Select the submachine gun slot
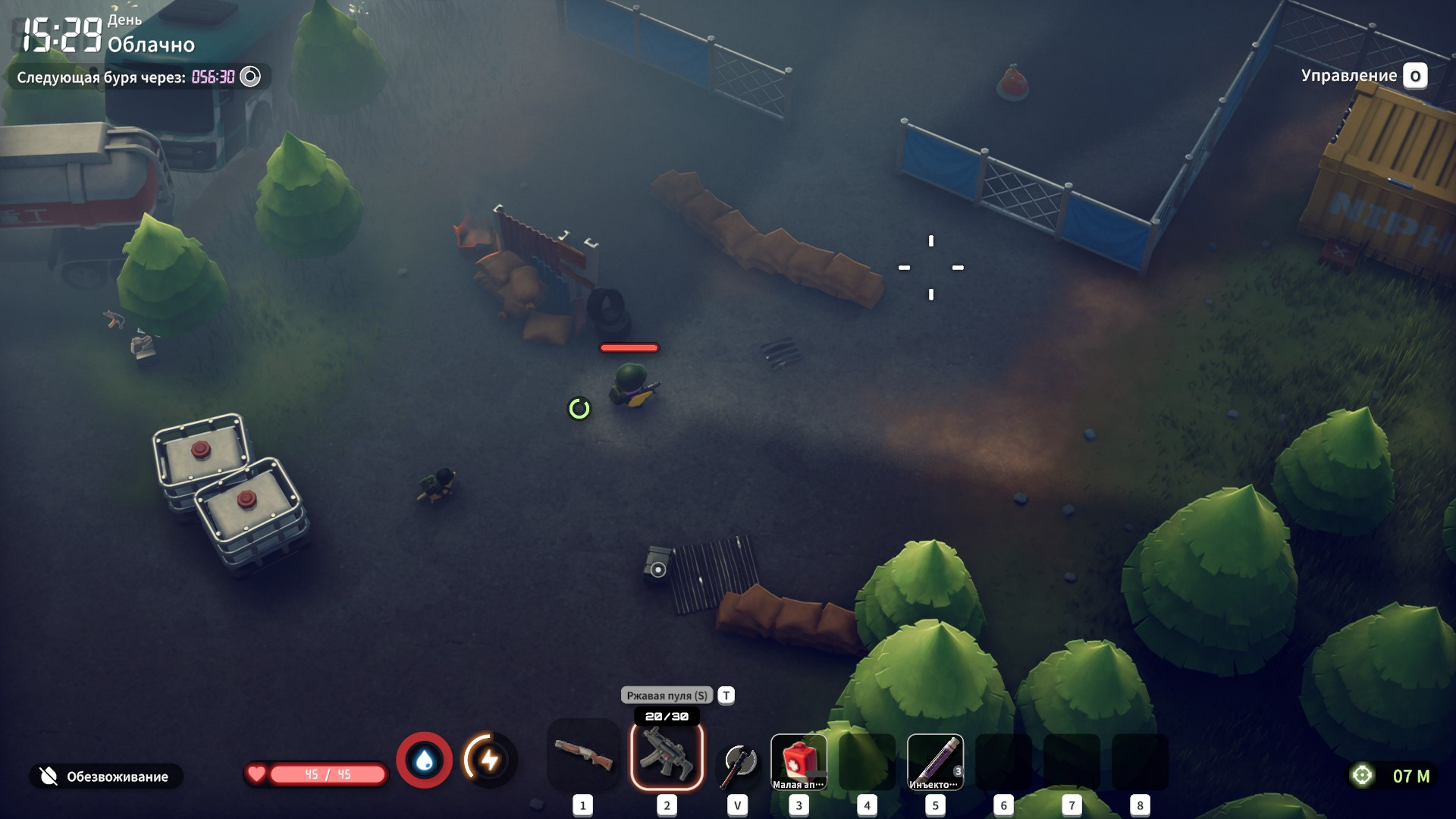Screen dimensions: 1456x819 coord(667,756)
